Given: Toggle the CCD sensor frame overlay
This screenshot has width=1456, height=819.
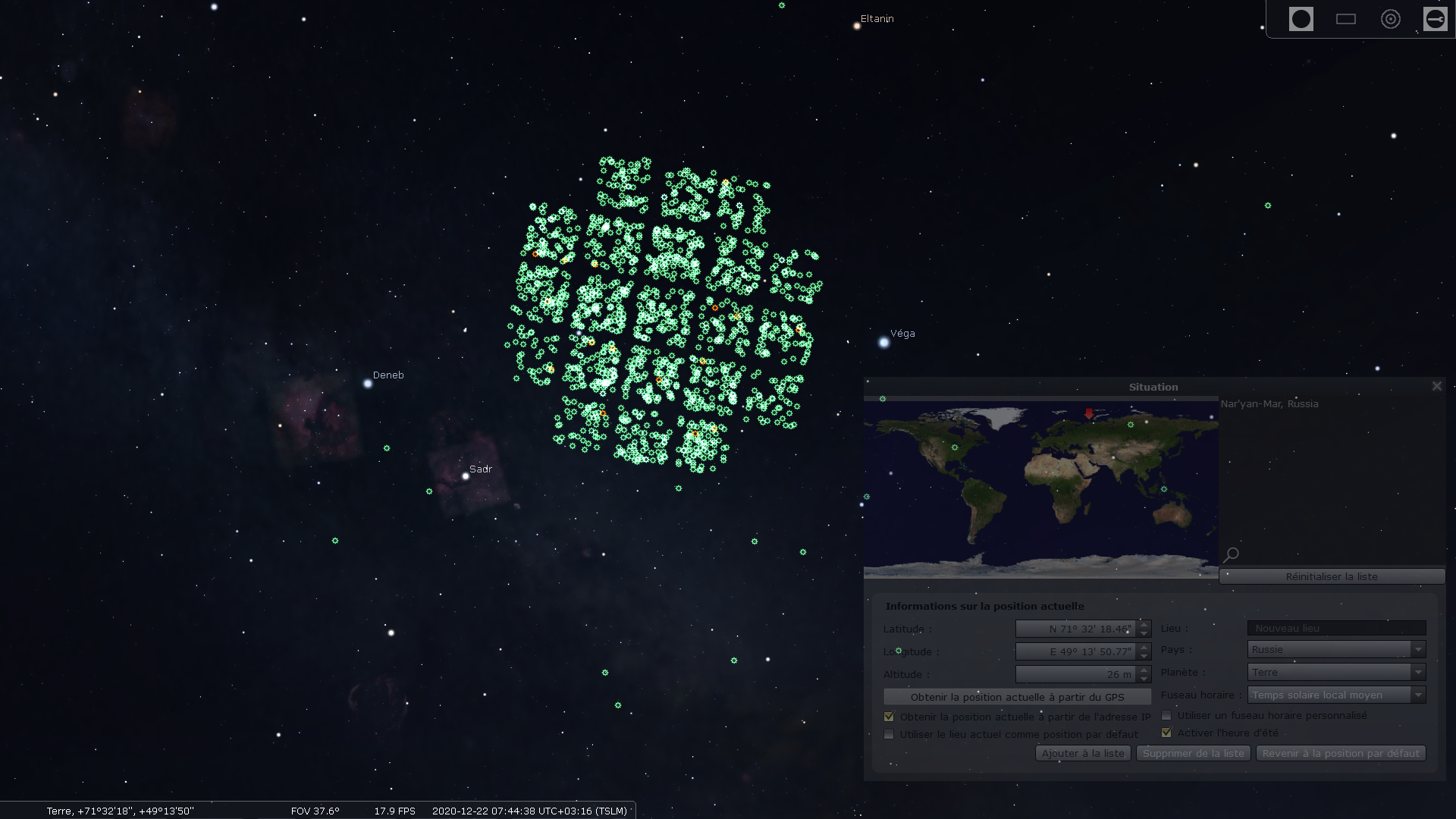Looking at the screenshot, I should point(1346,18).
